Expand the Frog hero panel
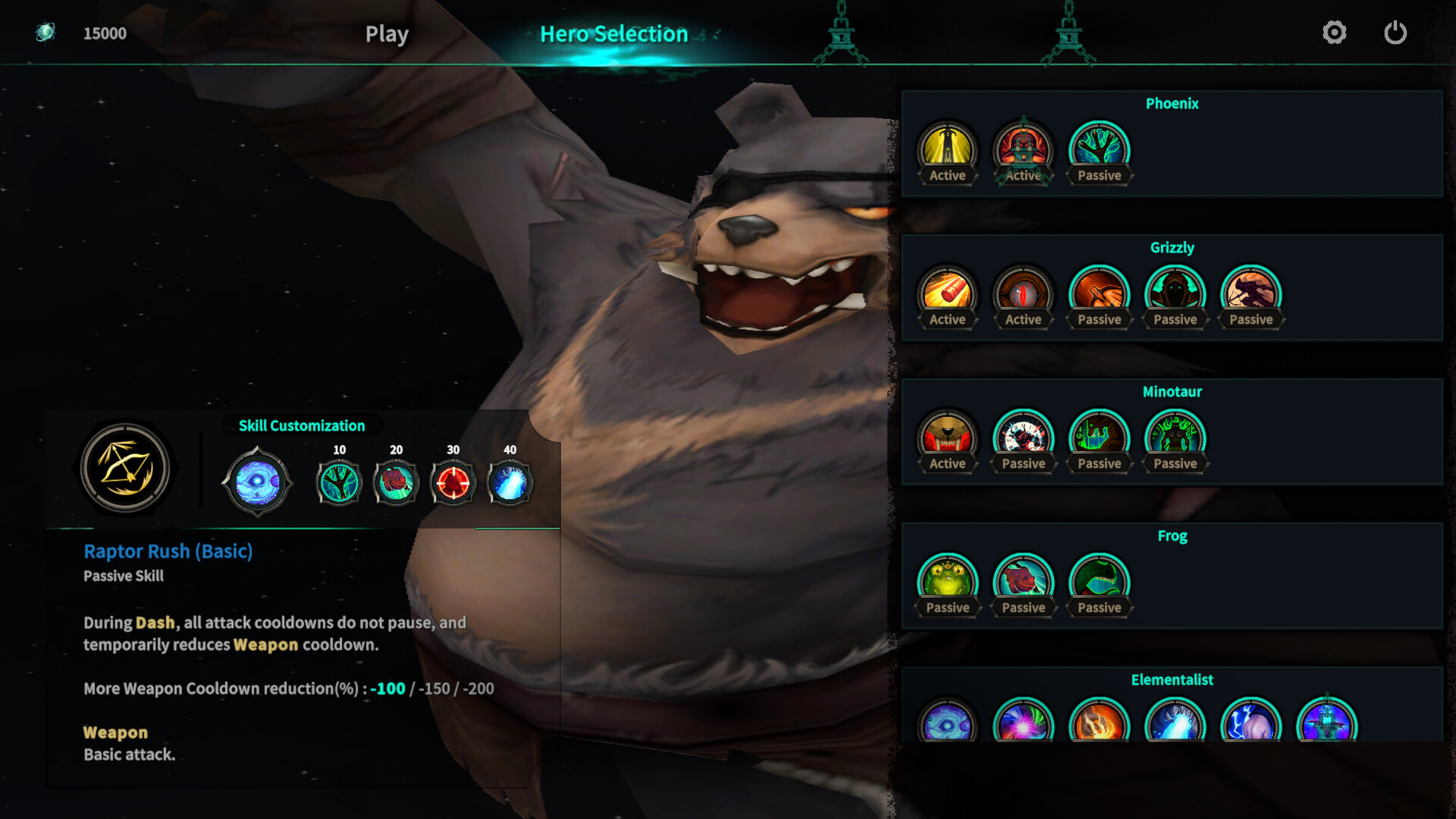 1173,535
